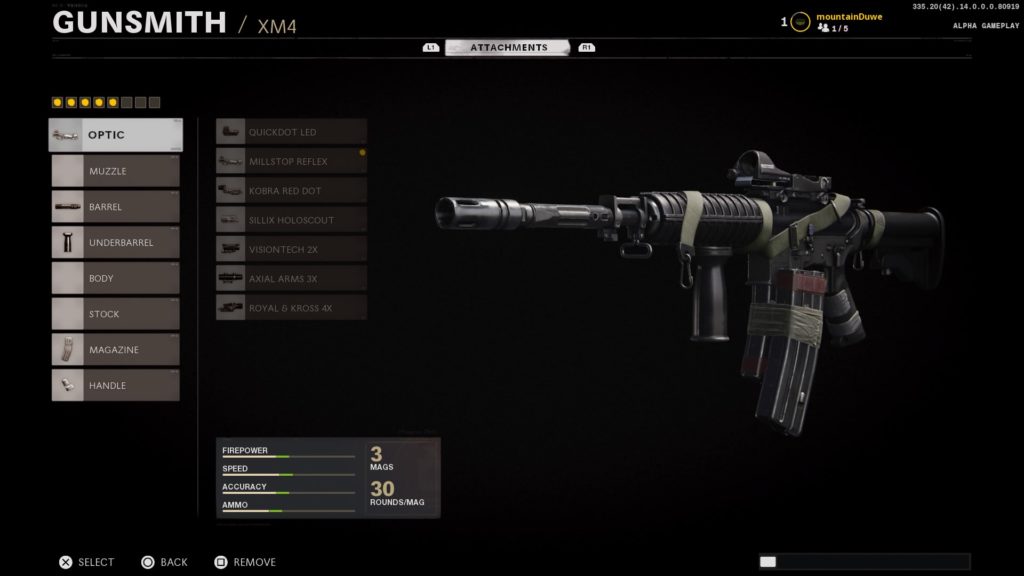Select the Body attachment category

pyautogui.click(x=116, y=278)
